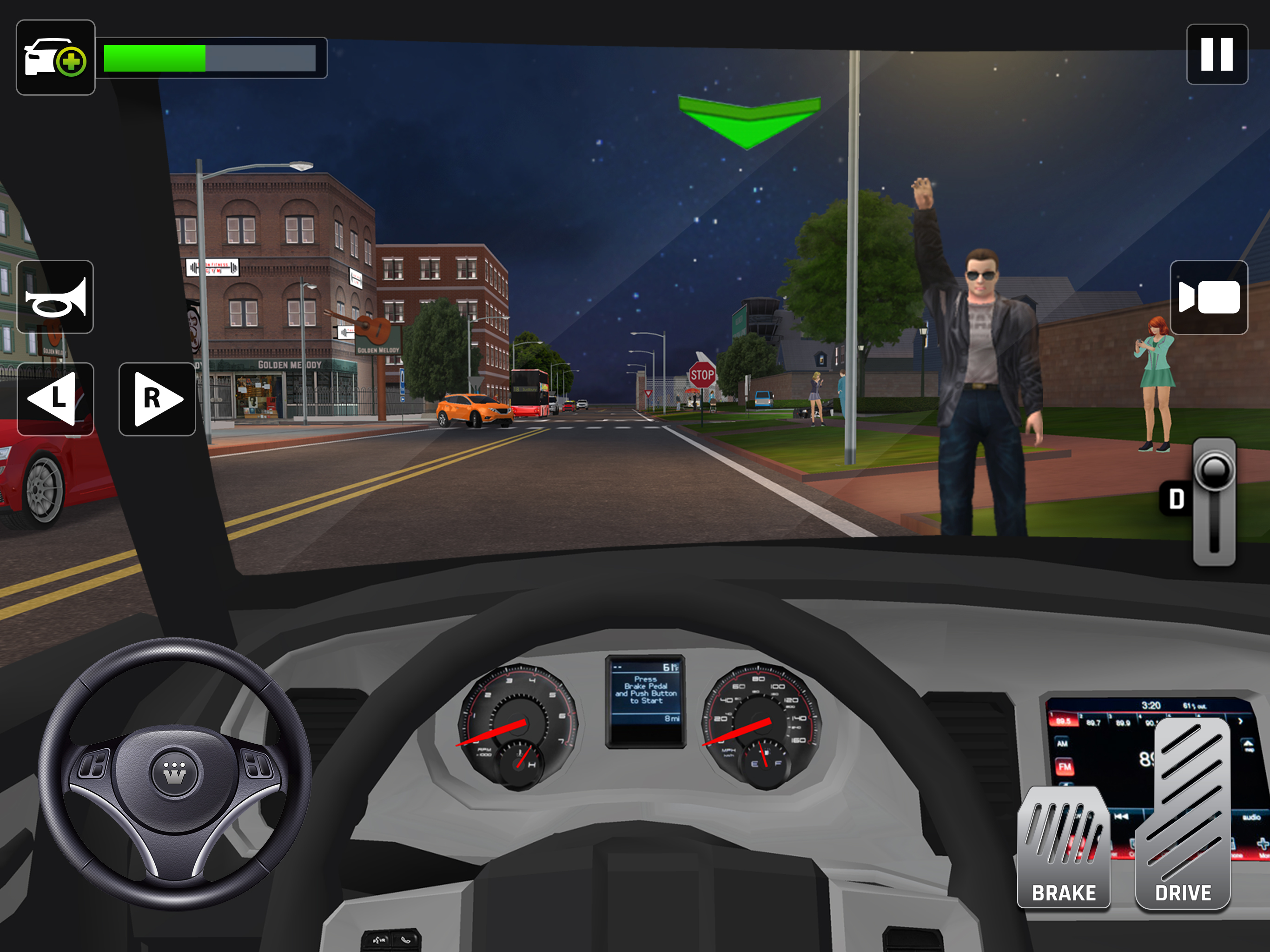Toggle the FM radio band
Viewport: 1270px width, 952px height.
click(1065, 767)
